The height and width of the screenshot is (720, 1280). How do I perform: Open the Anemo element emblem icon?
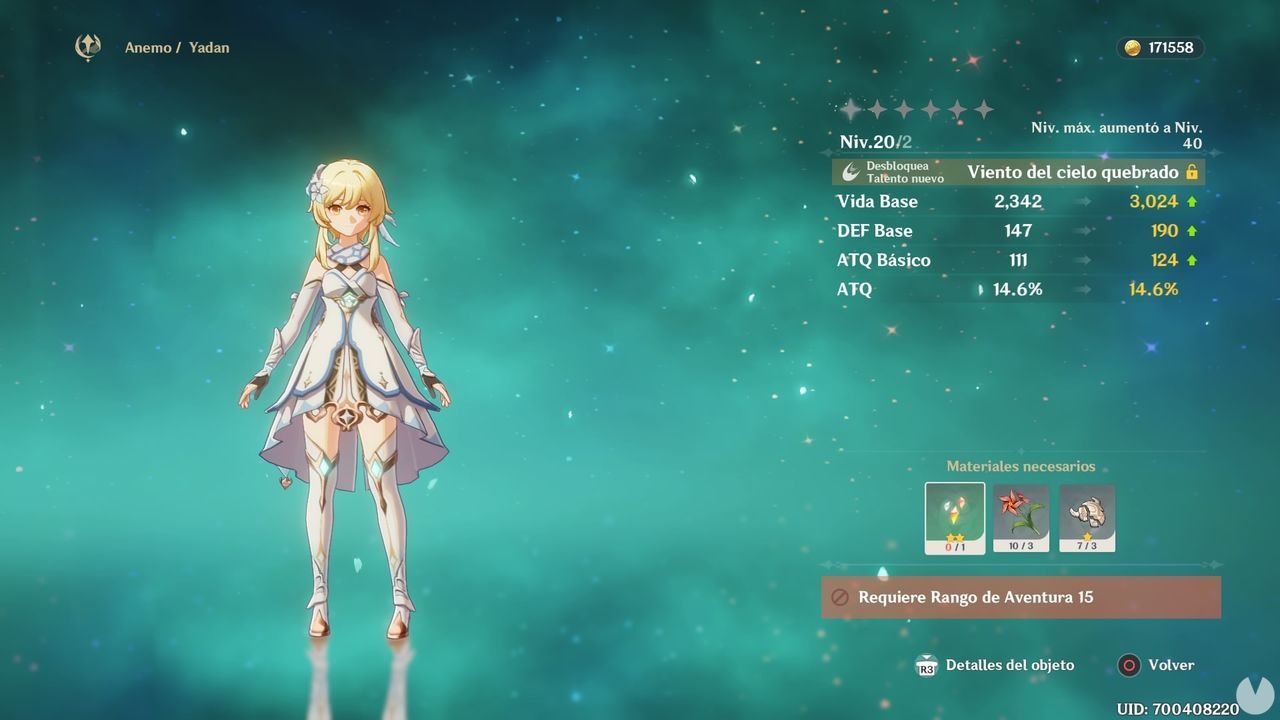[88, 47]
